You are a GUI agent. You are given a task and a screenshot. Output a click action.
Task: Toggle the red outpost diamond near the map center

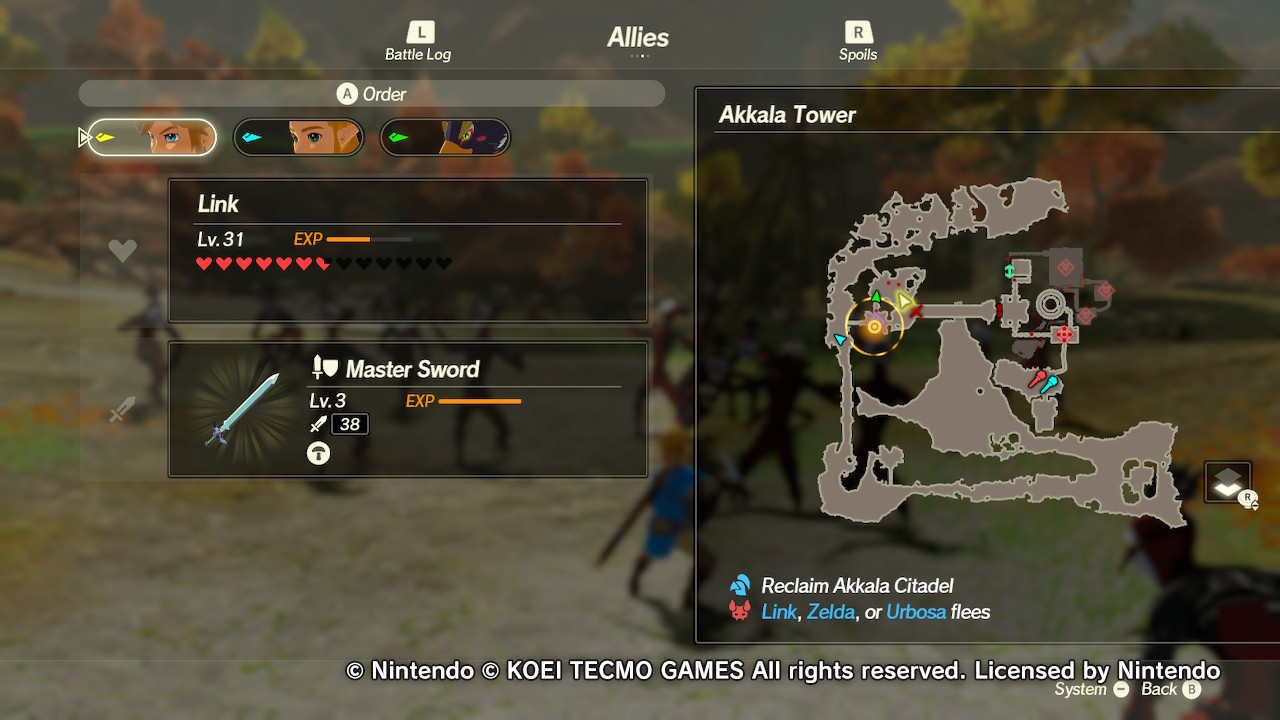click(1062, 333)
